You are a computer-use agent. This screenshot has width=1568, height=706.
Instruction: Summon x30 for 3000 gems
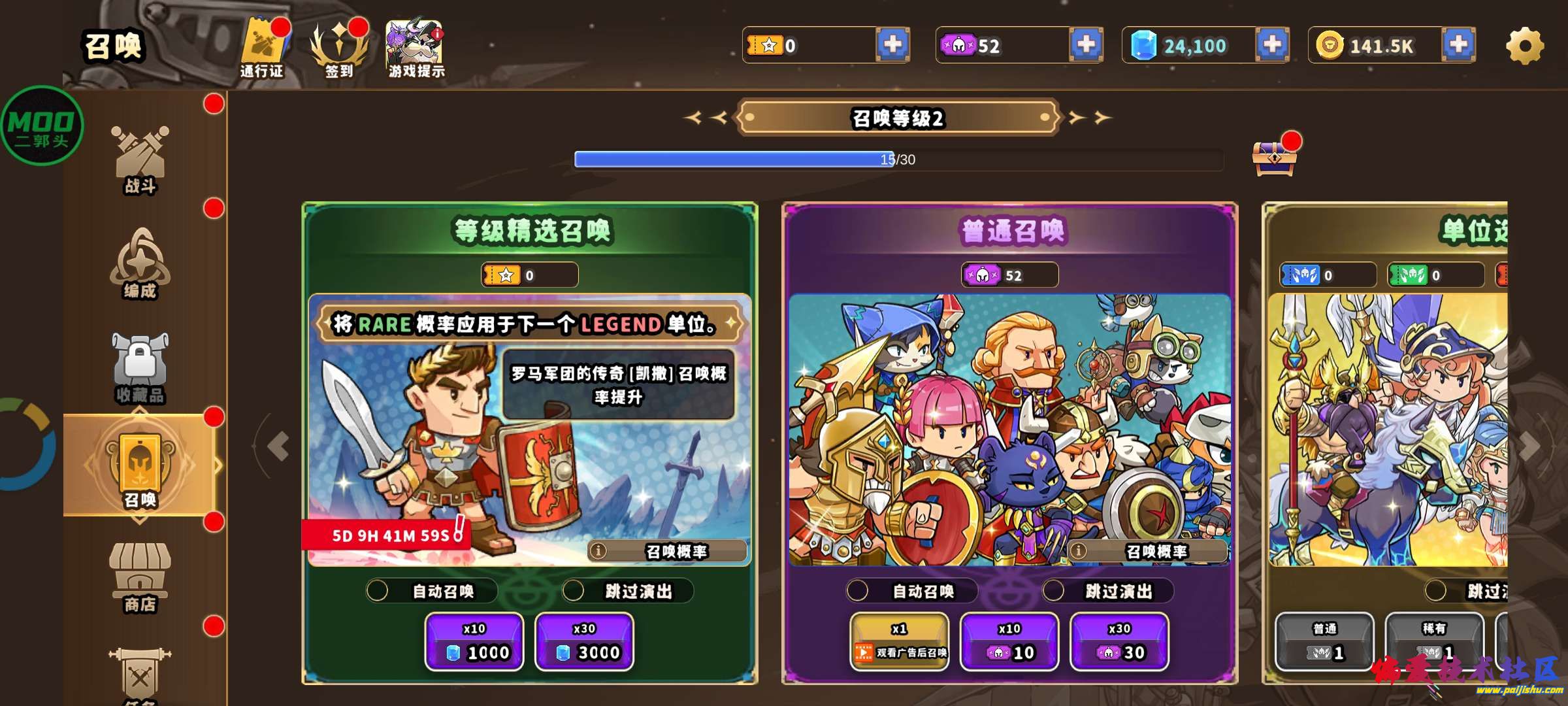click(x=584, y=641)
